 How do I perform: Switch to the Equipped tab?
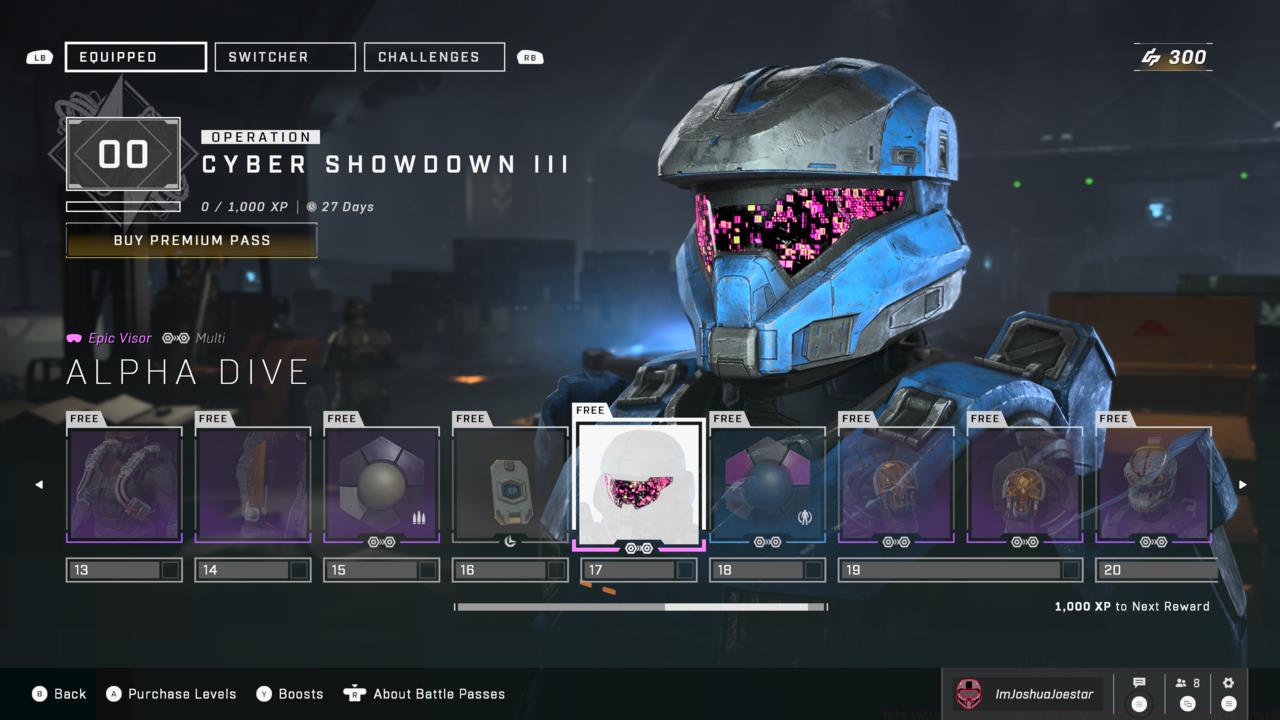(x=136, y=57)
